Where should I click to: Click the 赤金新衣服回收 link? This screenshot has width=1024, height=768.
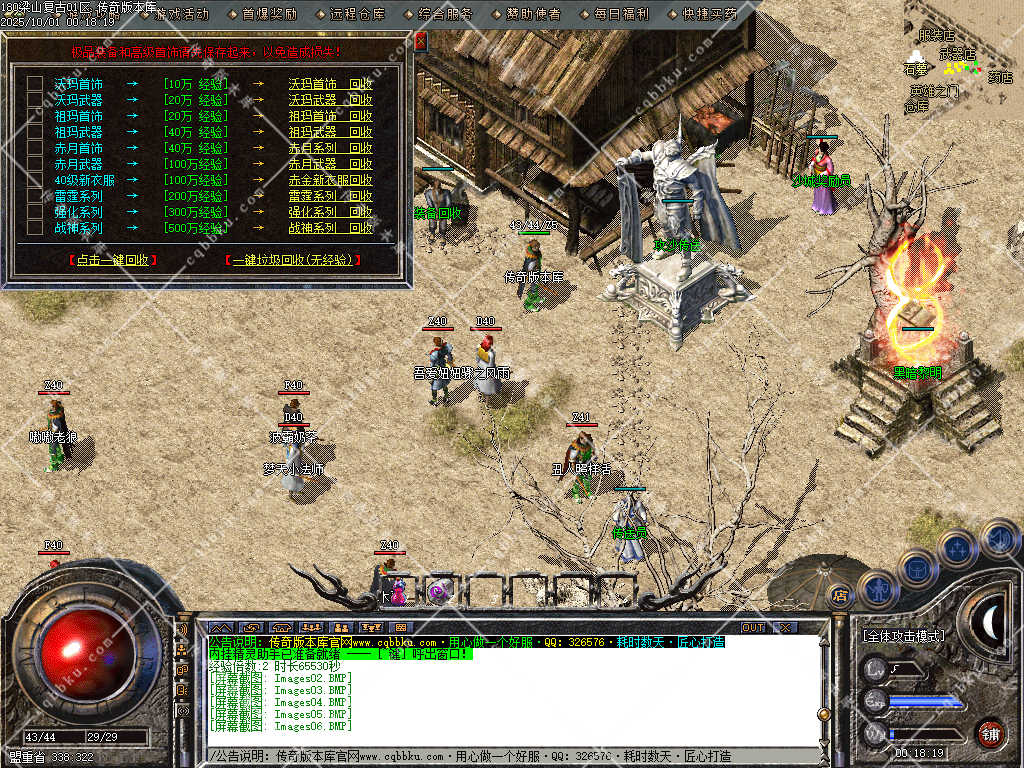(330, 180)
